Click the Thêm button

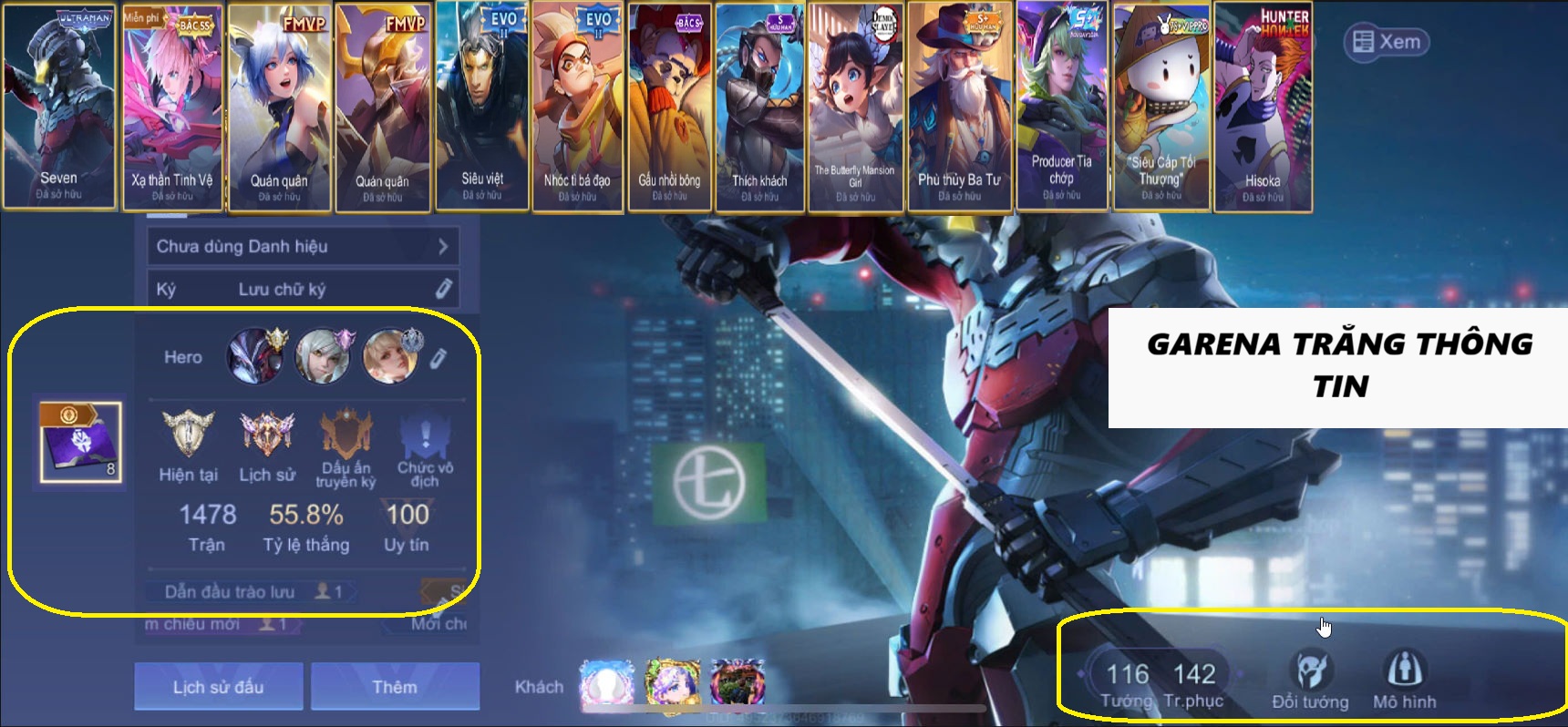coord(395,686)
